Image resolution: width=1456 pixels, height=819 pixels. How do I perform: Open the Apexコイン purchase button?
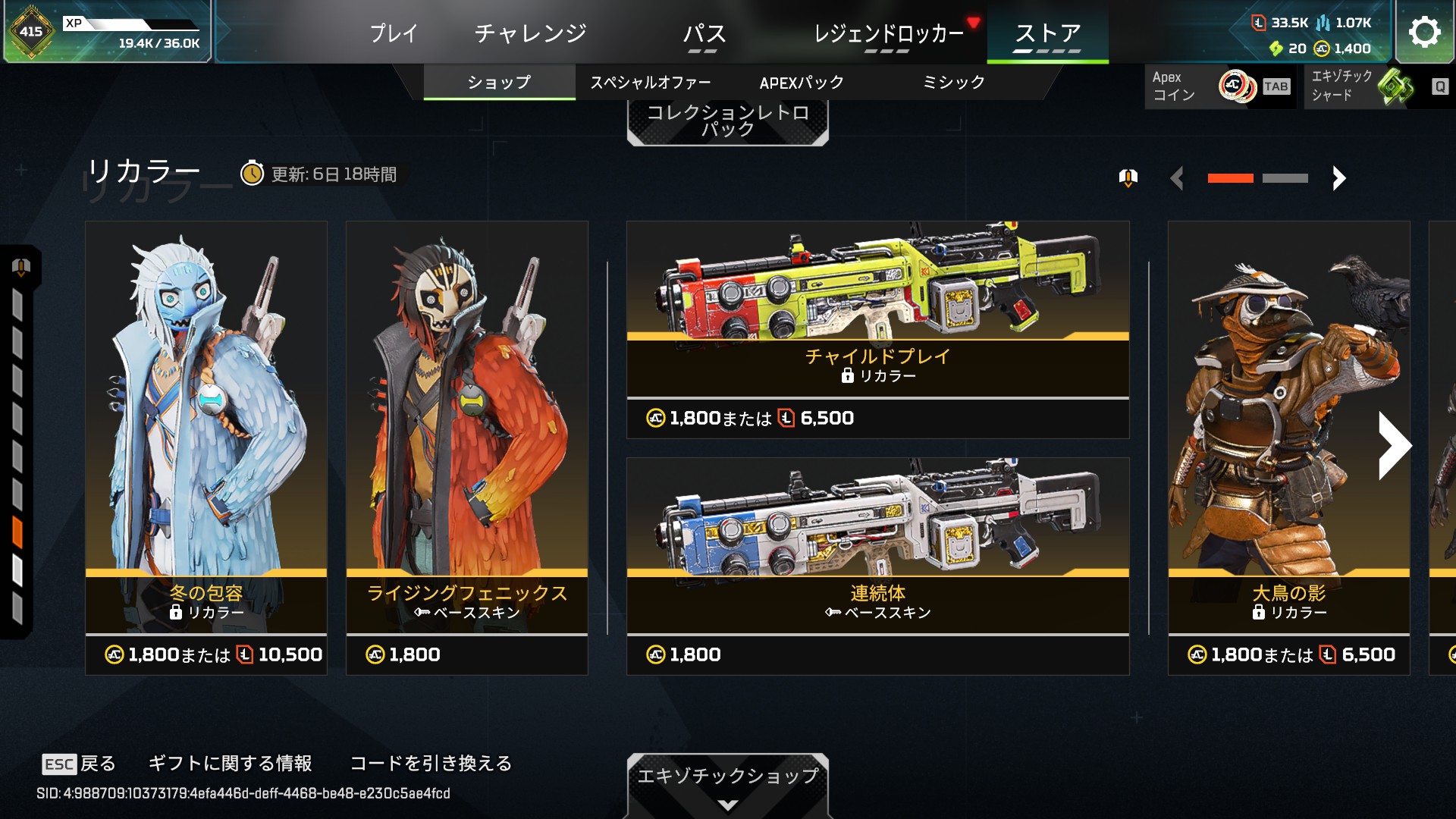(1219, 86)
